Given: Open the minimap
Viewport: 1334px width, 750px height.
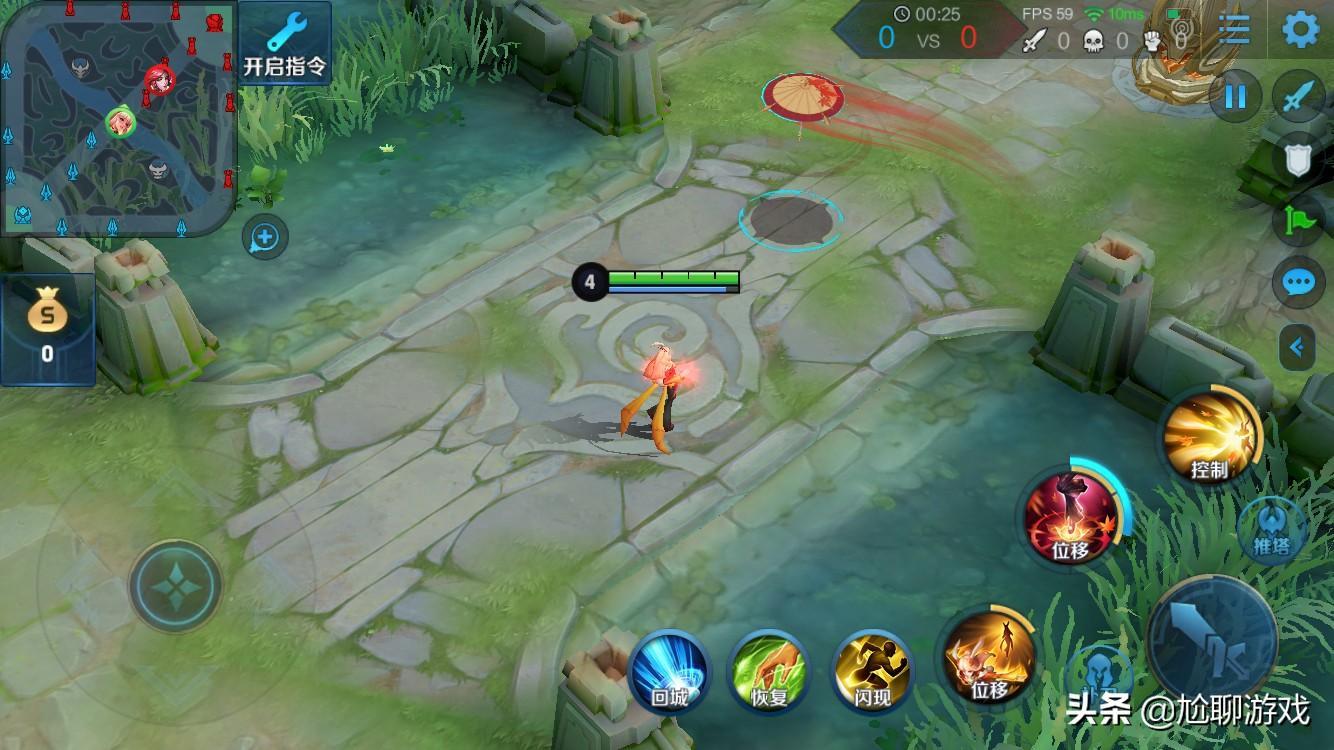Looking at the screenshot, I should [x=118, y=118].
